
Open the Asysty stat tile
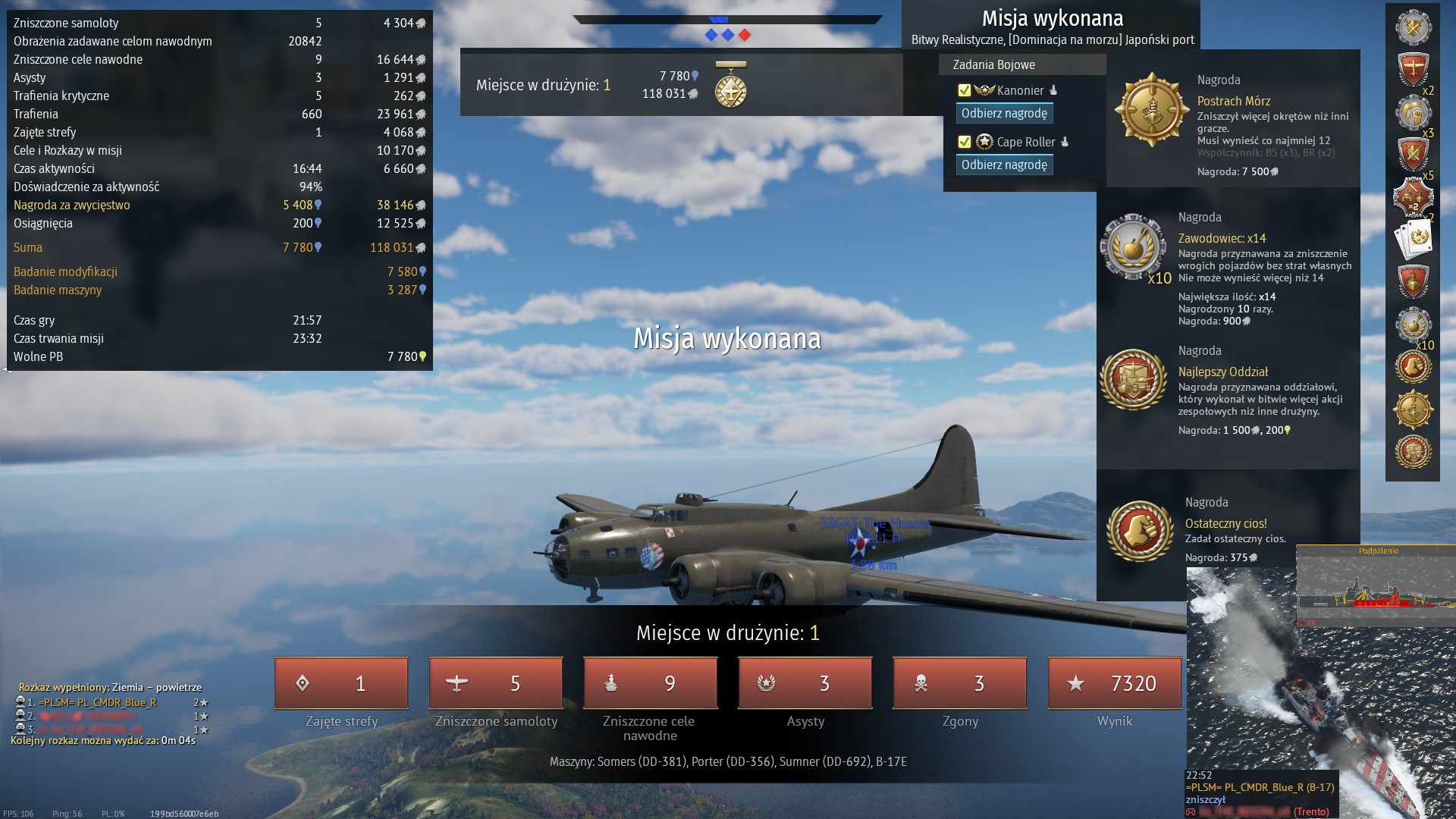click(805, 683)
